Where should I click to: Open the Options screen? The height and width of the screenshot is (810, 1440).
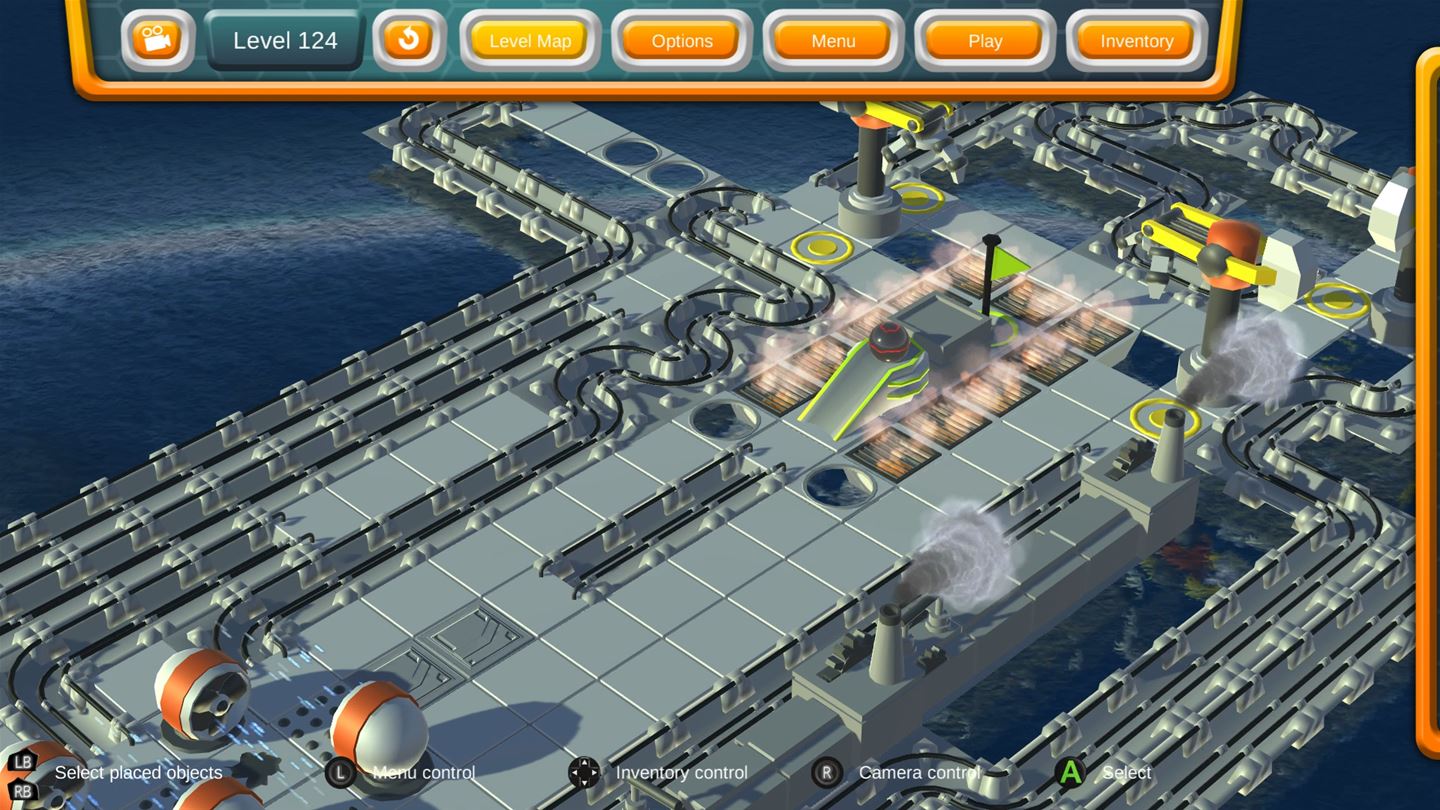681,41
